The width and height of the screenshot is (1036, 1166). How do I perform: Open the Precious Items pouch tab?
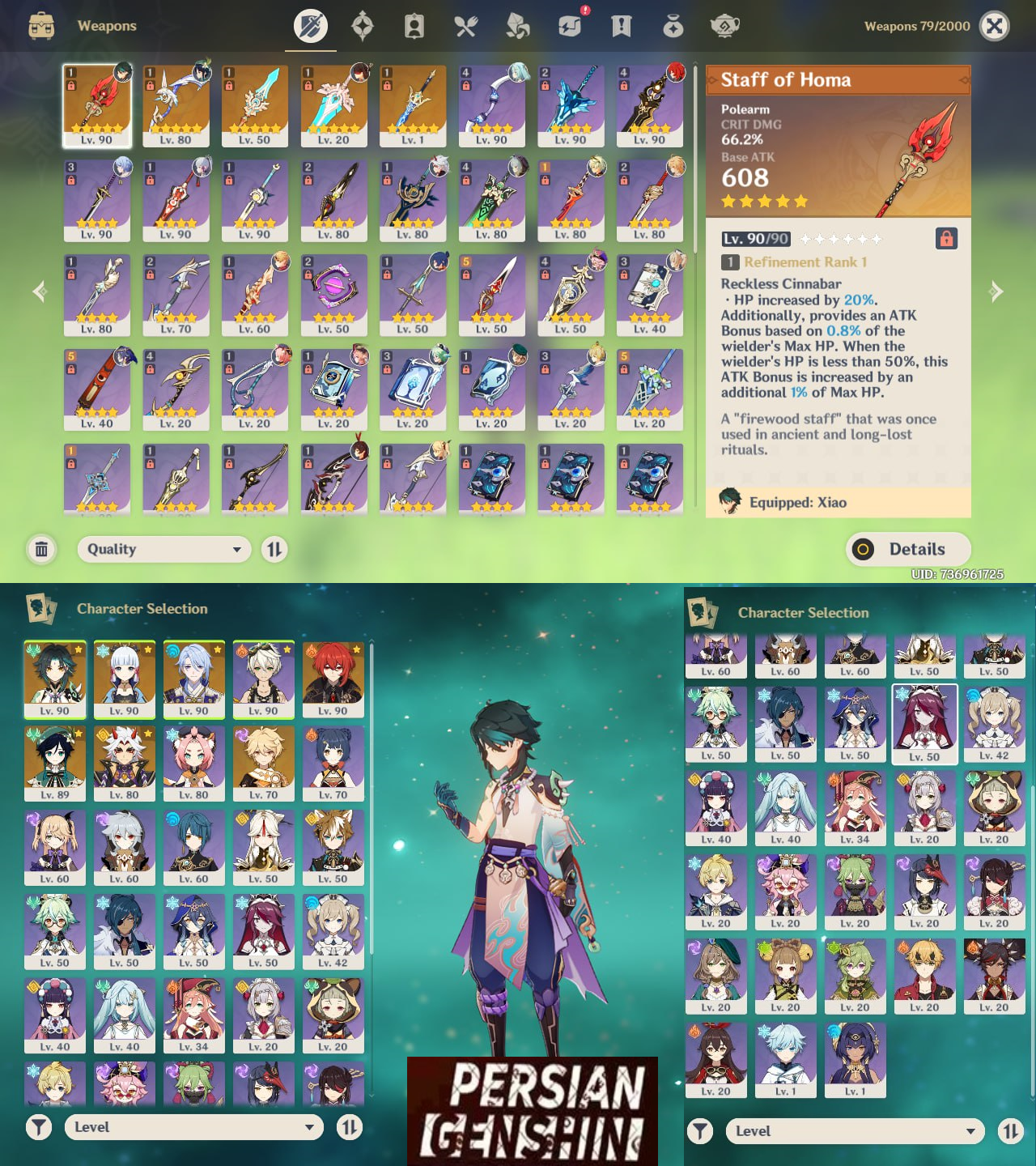pos(673,25)
